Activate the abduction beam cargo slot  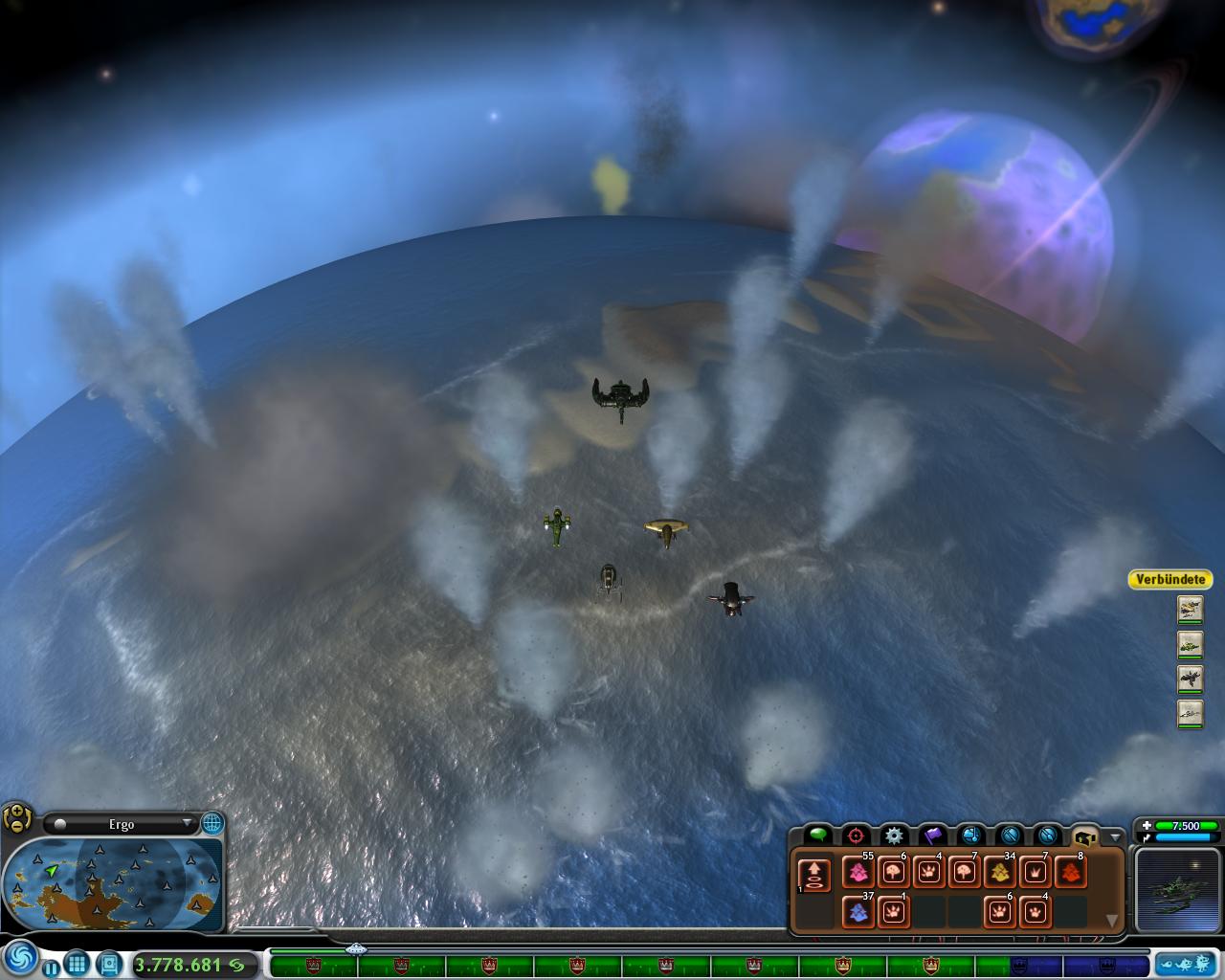point(813,875)
